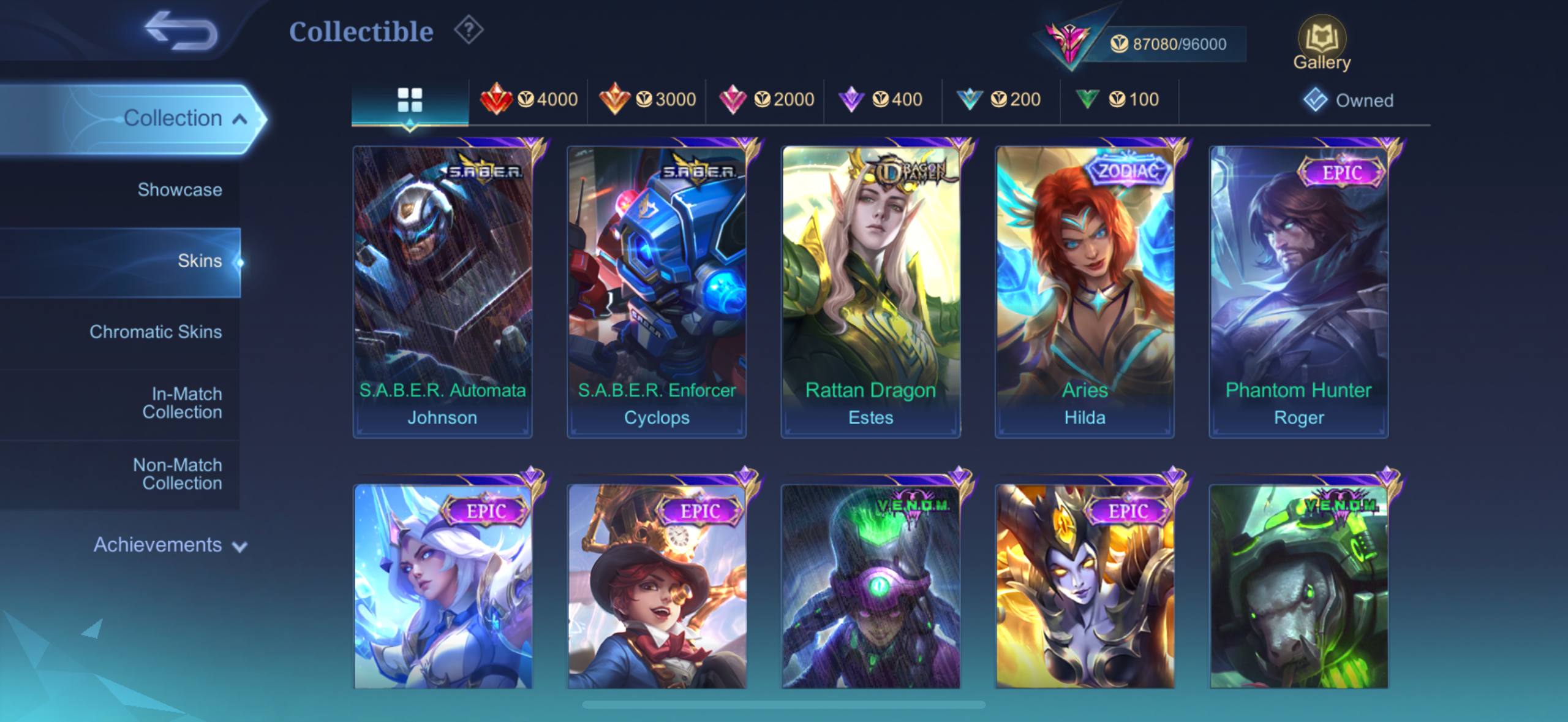
Task: Go back using the return arrow
Action: [x=181, y=31]
